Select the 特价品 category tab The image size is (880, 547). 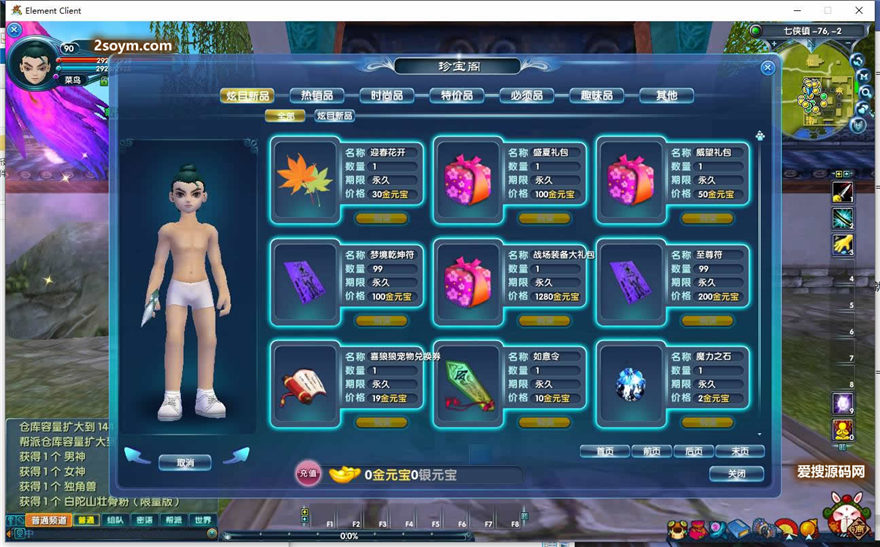[457, 95]
